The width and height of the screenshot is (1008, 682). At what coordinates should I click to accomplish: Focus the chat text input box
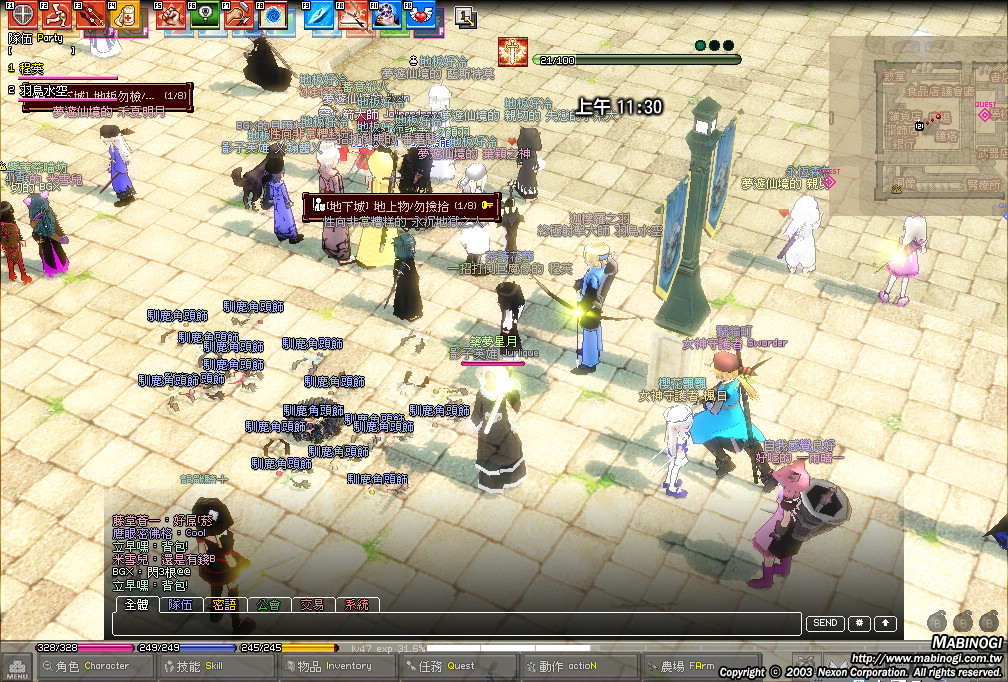pyautogui.click(x=456, y=624)
